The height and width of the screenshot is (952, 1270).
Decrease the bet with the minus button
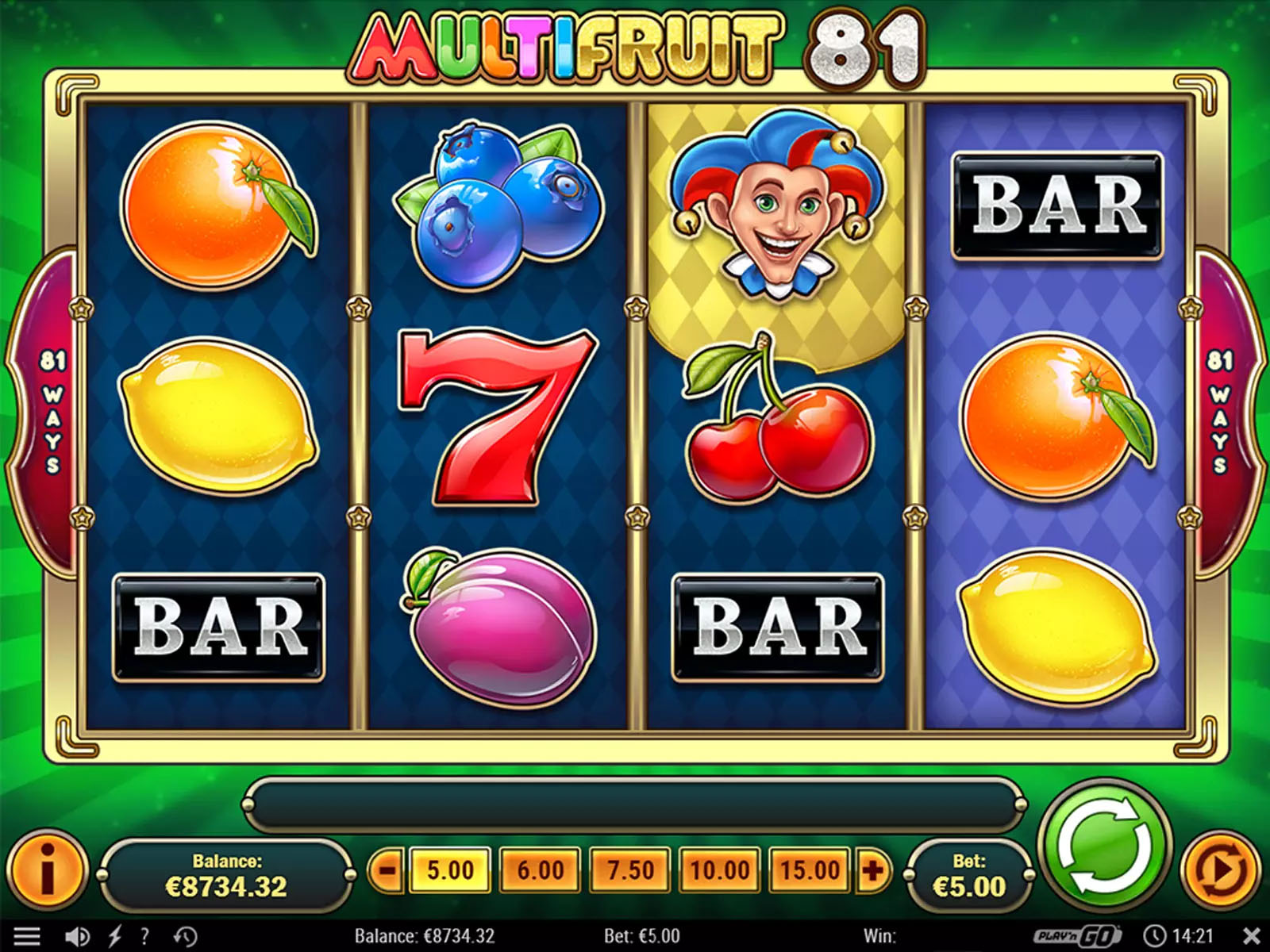(387, 870)
